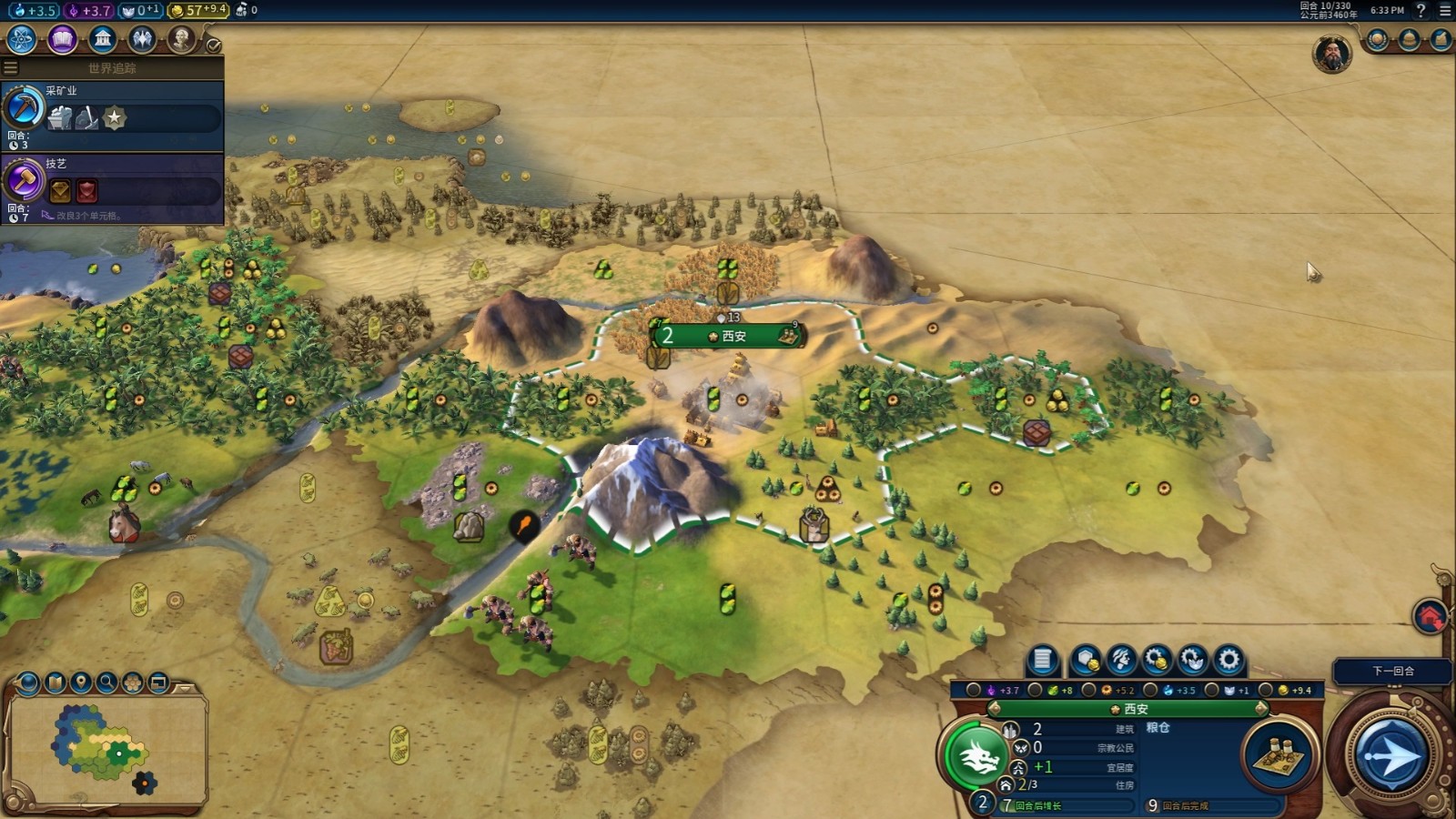Click the 西安 city banner on the map
This screenshot has width=1456, height=819.
point(728,336)
